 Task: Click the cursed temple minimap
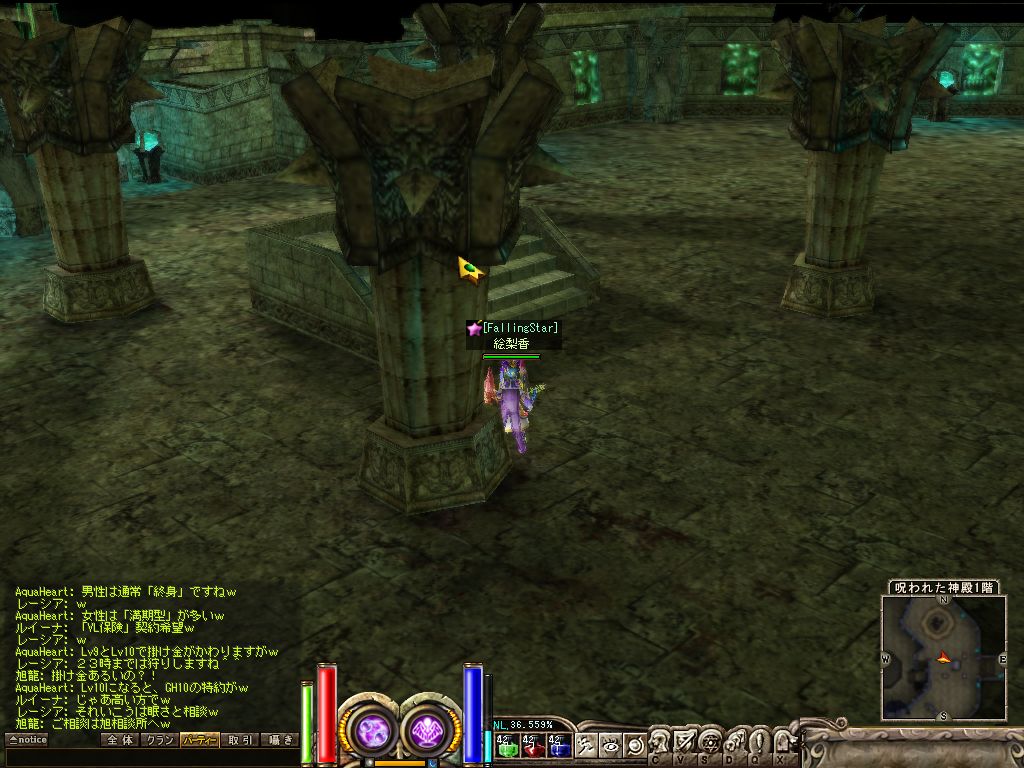pyautogui.click(x=943, y=657)
